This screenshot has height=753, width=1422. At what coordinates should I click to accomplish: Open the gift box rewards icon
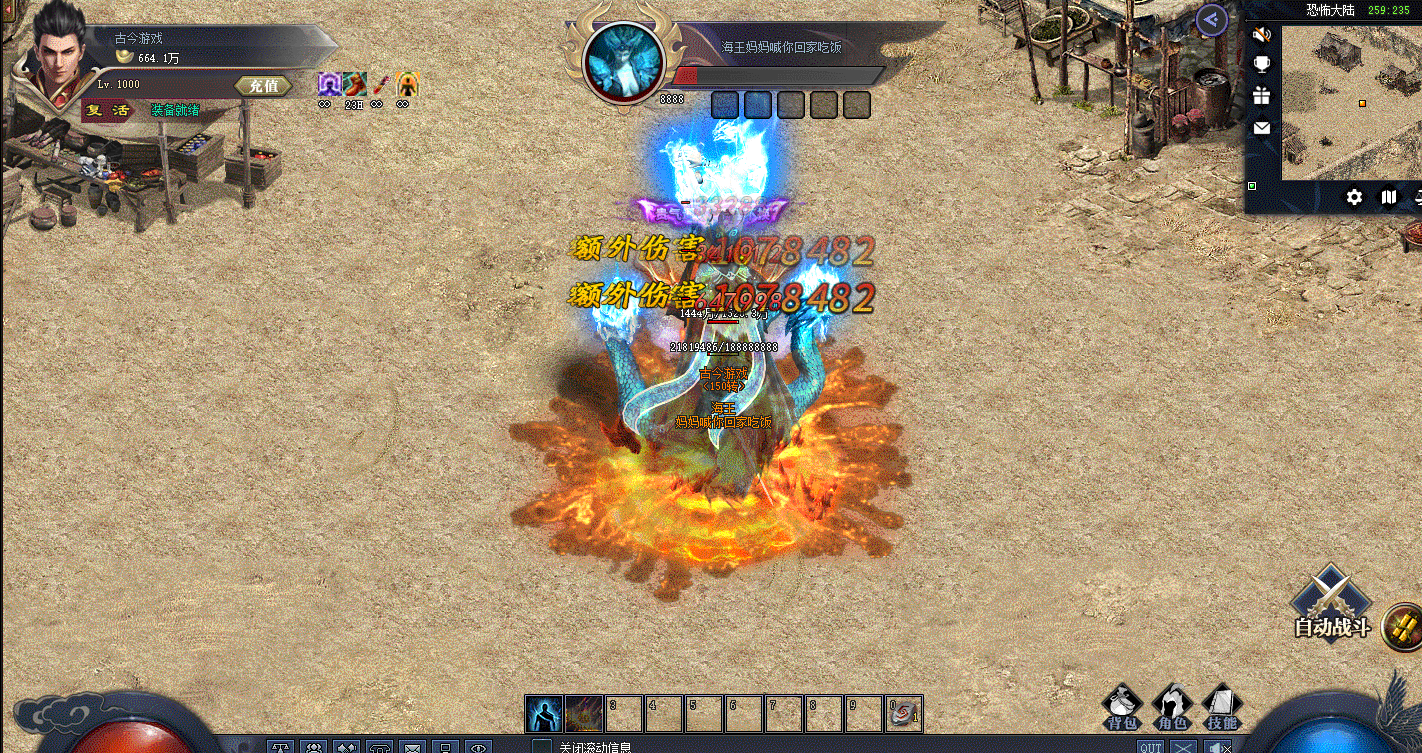tap(1262, 96)
